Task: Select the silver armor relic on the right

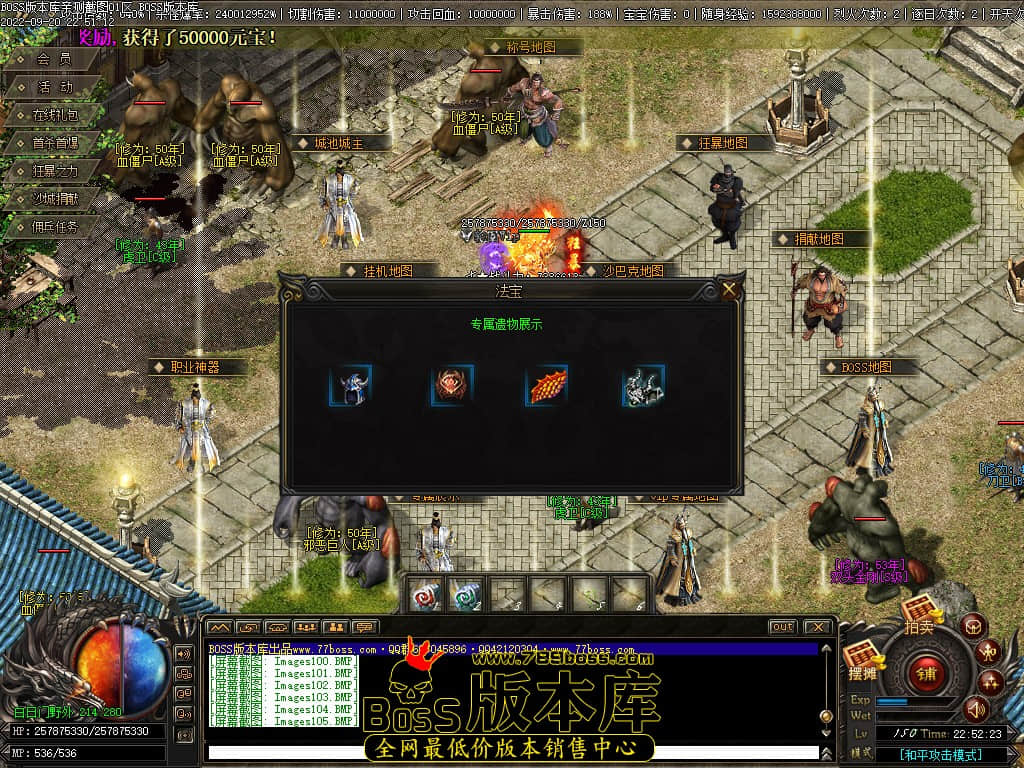Action: pyautogui.click(x=644, y=385)
